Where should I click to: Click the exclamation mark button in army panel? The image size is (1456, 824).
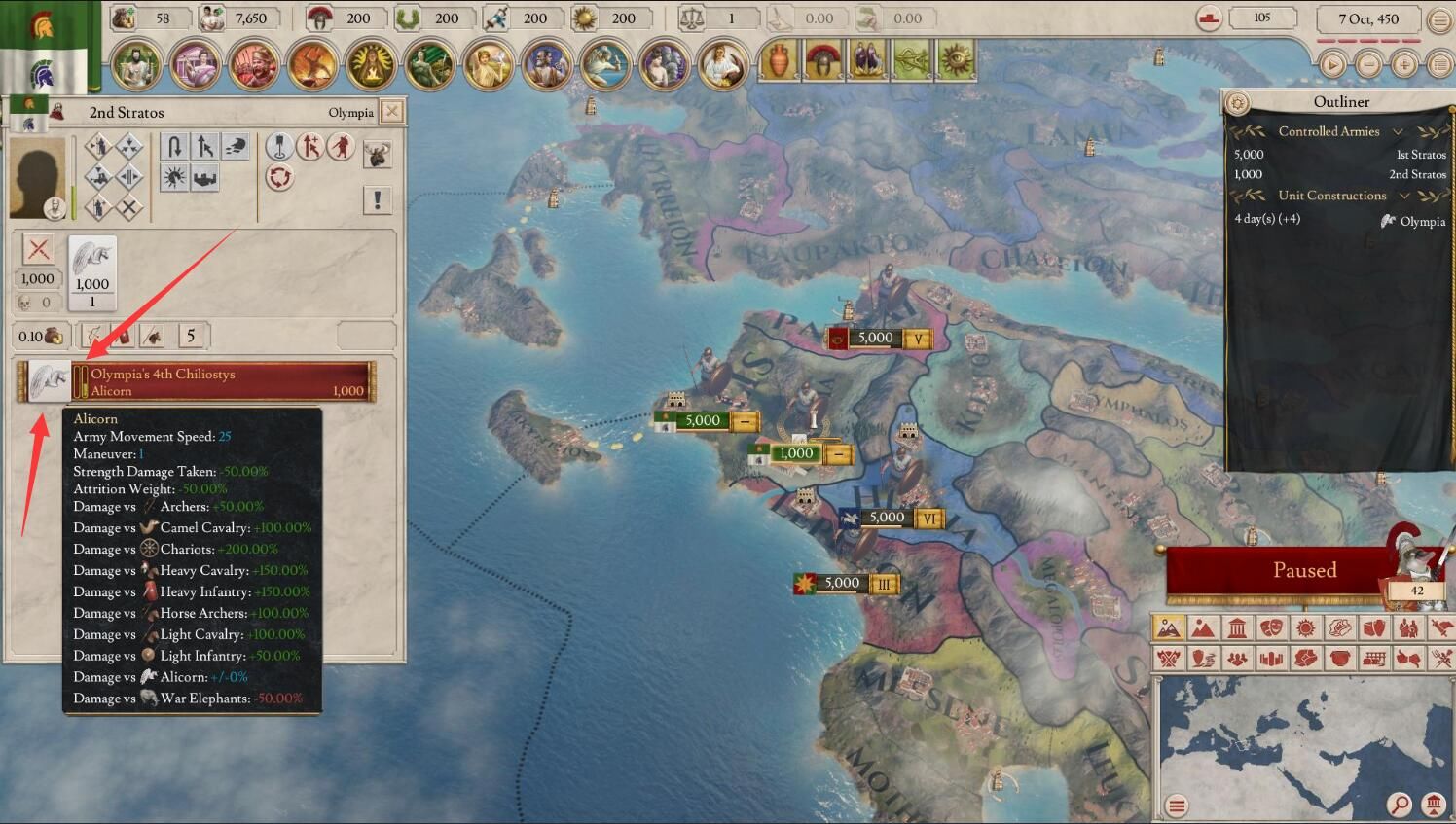(377, 199)
